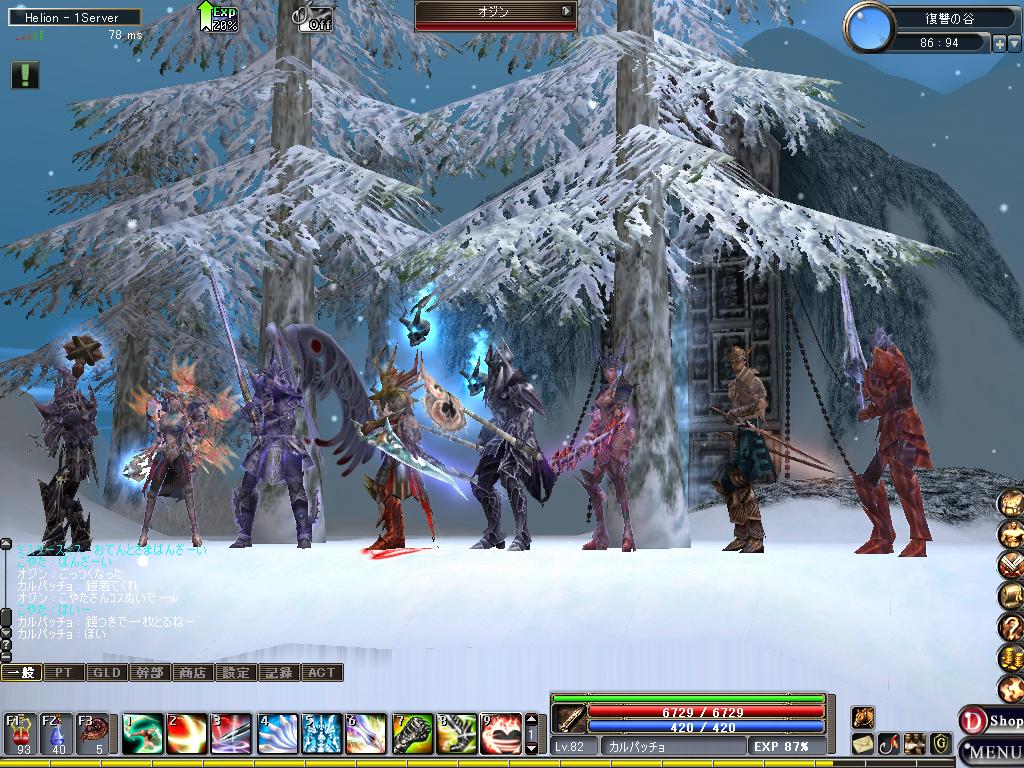This screenshot has width=1024, height=768.
Task: Use the blue potion in F2 slot
Action: coord(57,733)
